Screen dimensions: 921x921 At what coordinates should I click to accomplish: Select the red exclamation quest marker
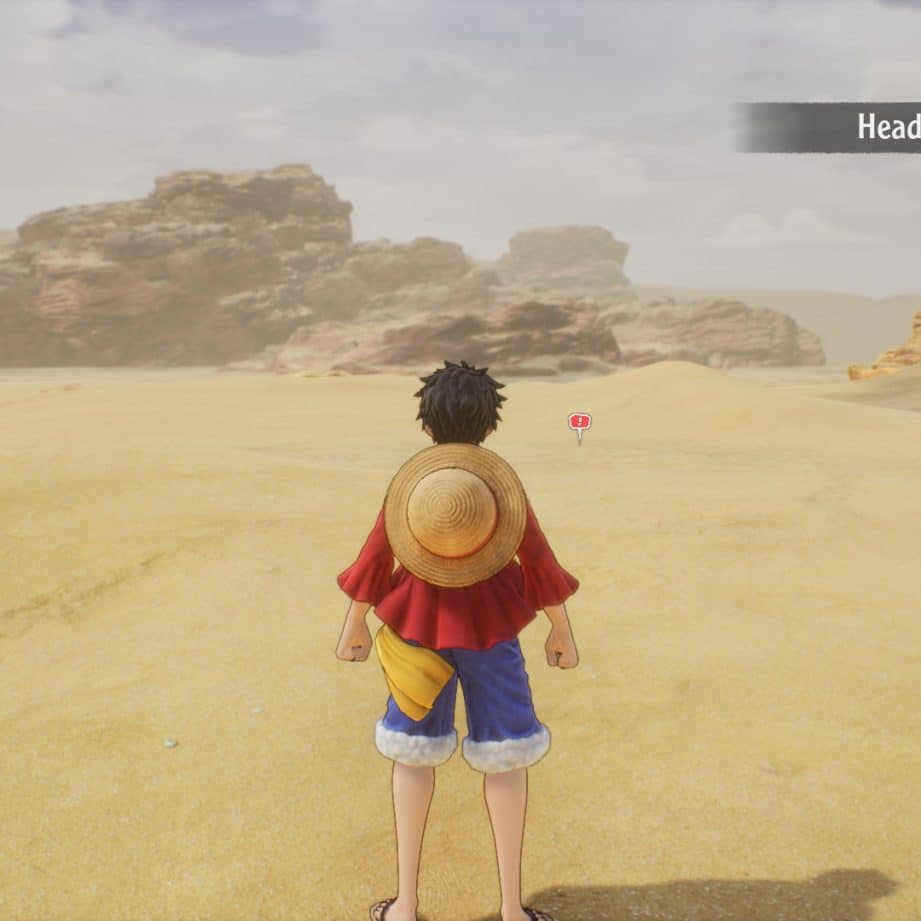579,423
